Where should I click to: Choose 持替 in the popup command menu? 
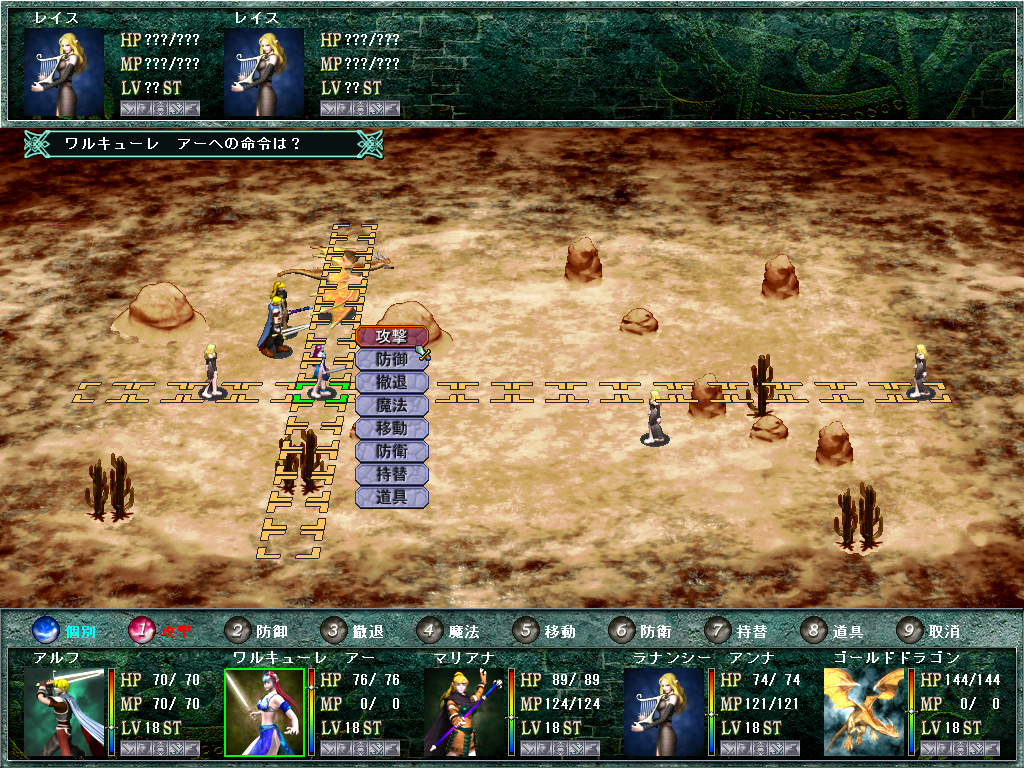click(391, 474)
